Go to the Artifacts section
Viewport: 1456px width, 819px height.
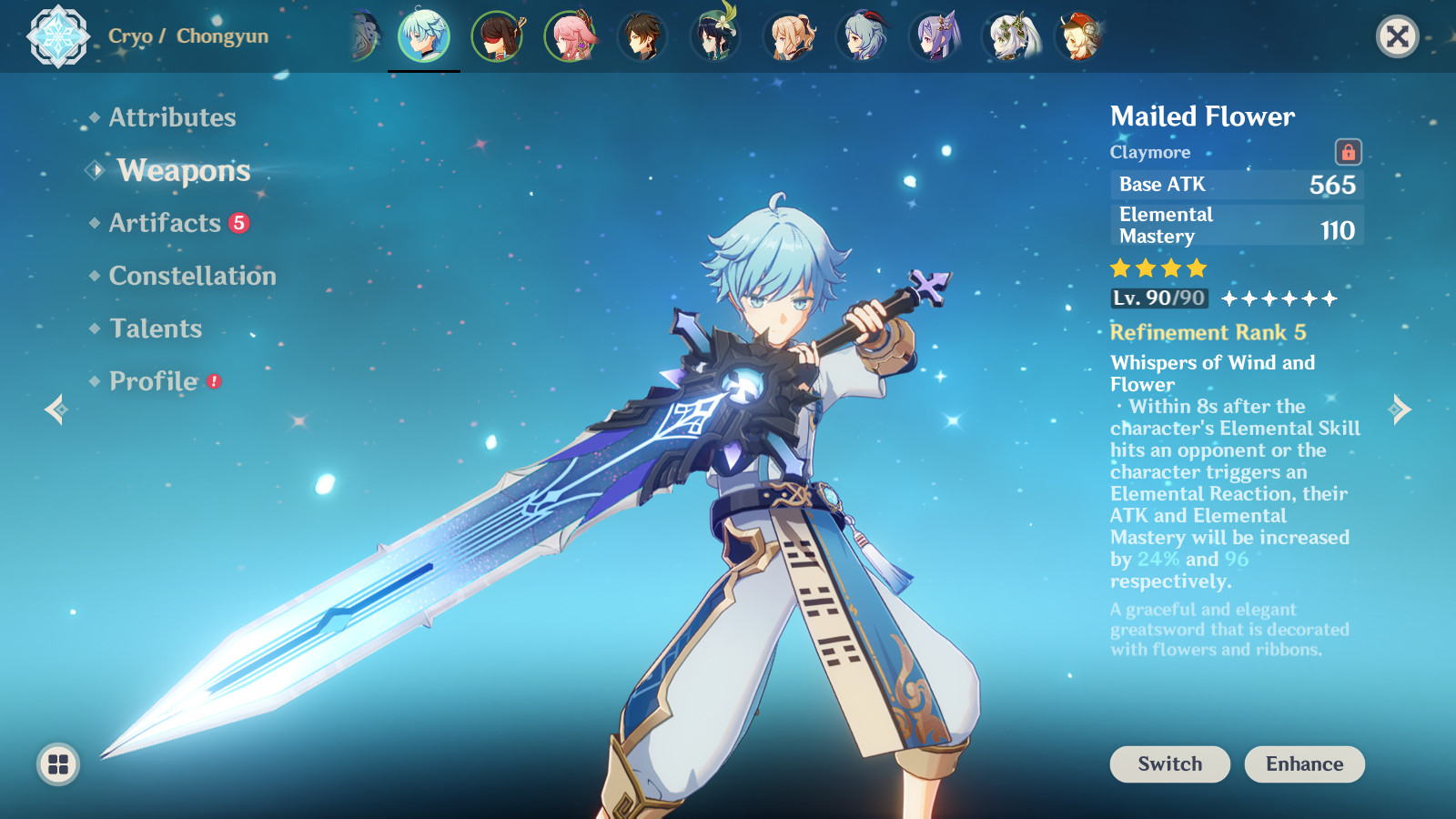pos(165,223)
